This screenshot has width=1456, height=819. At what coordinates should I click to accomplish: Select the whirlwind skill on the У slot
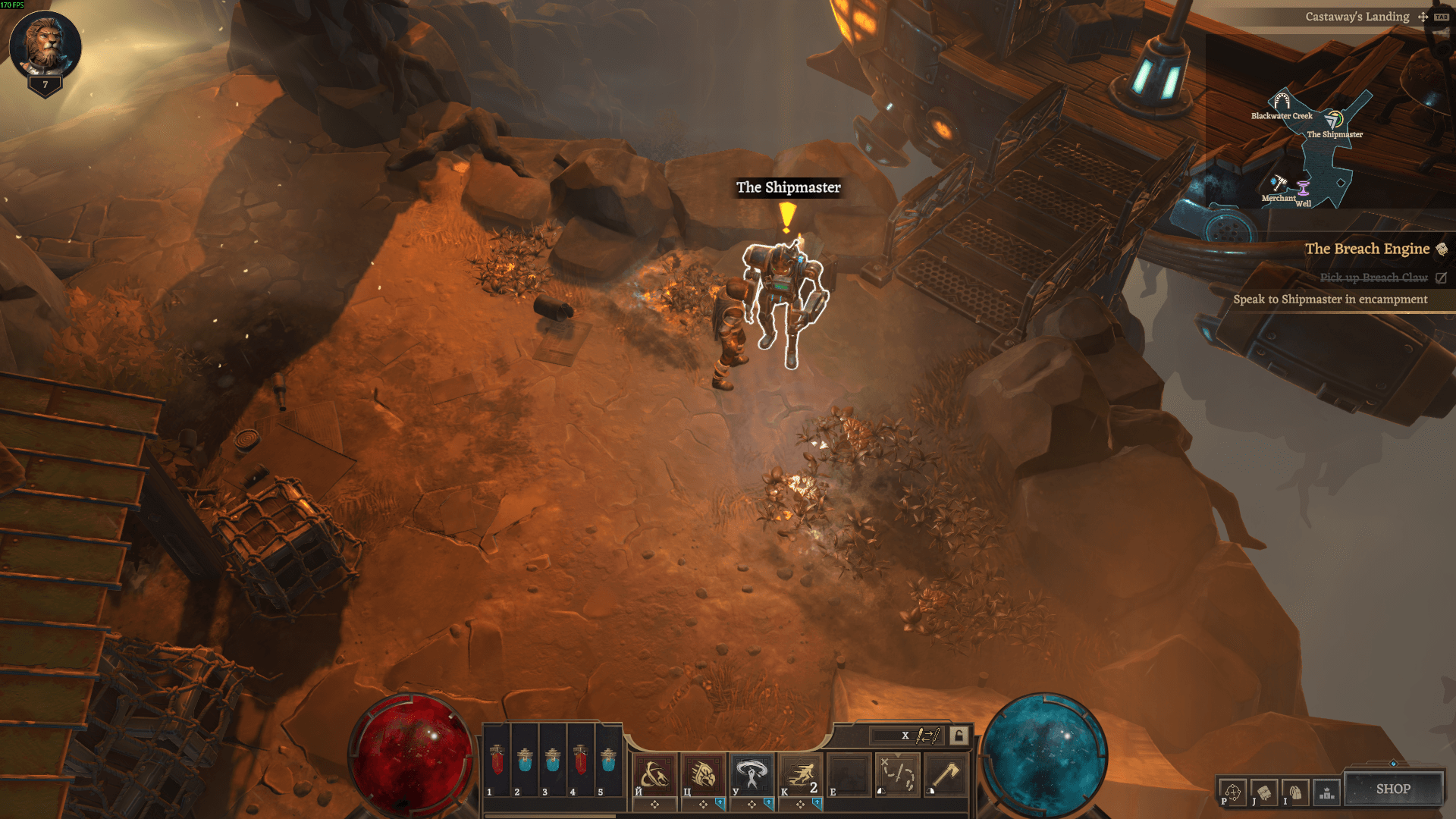tap(751, 773)
